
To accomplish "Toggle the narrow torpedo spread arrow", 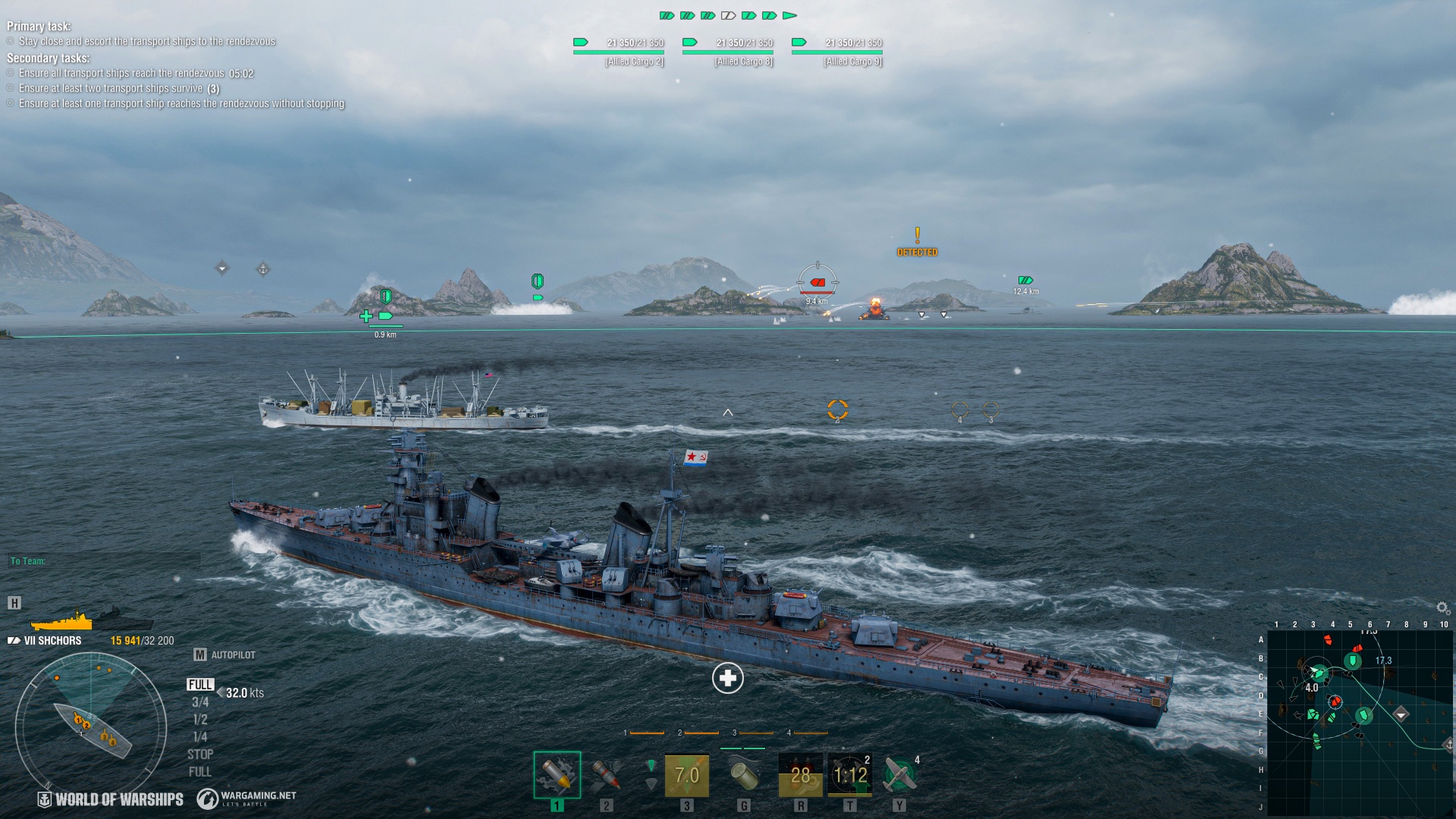I will 651,766.
